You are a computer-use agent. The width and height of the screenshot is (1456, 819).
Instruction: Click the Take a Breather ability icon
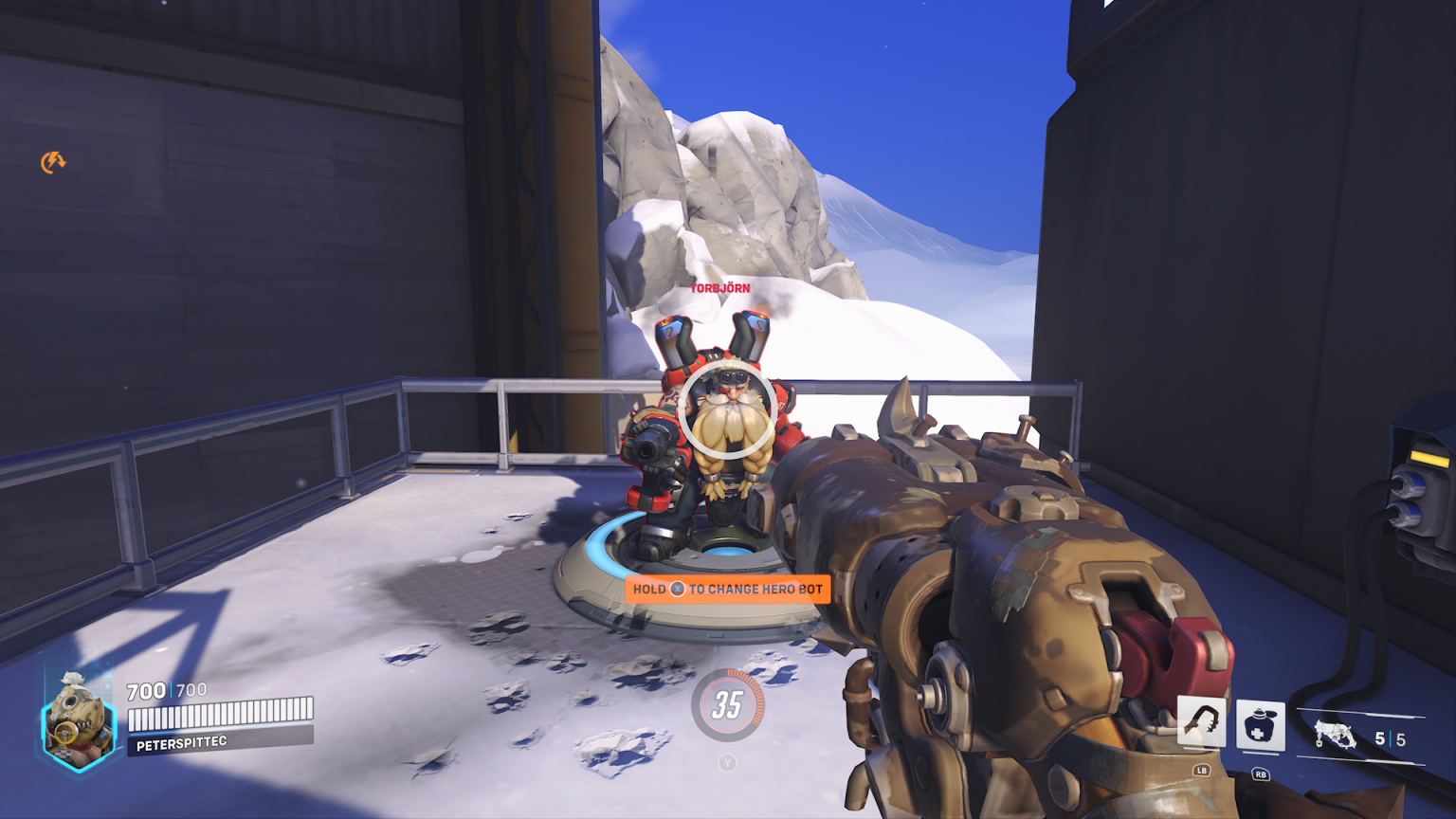(1261, 725)
